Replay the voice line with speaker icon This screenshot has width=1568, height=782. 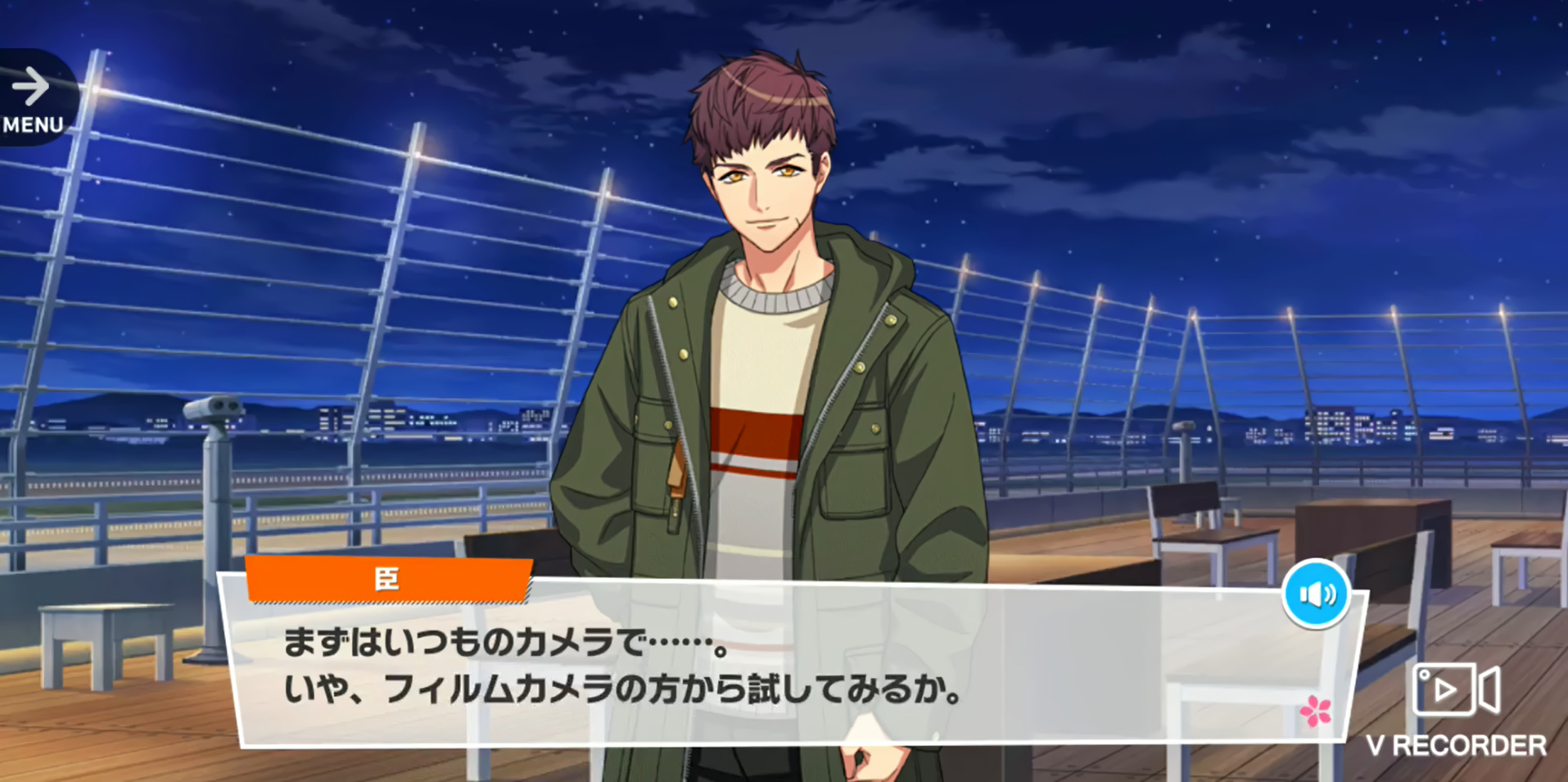pos(1316,594)
